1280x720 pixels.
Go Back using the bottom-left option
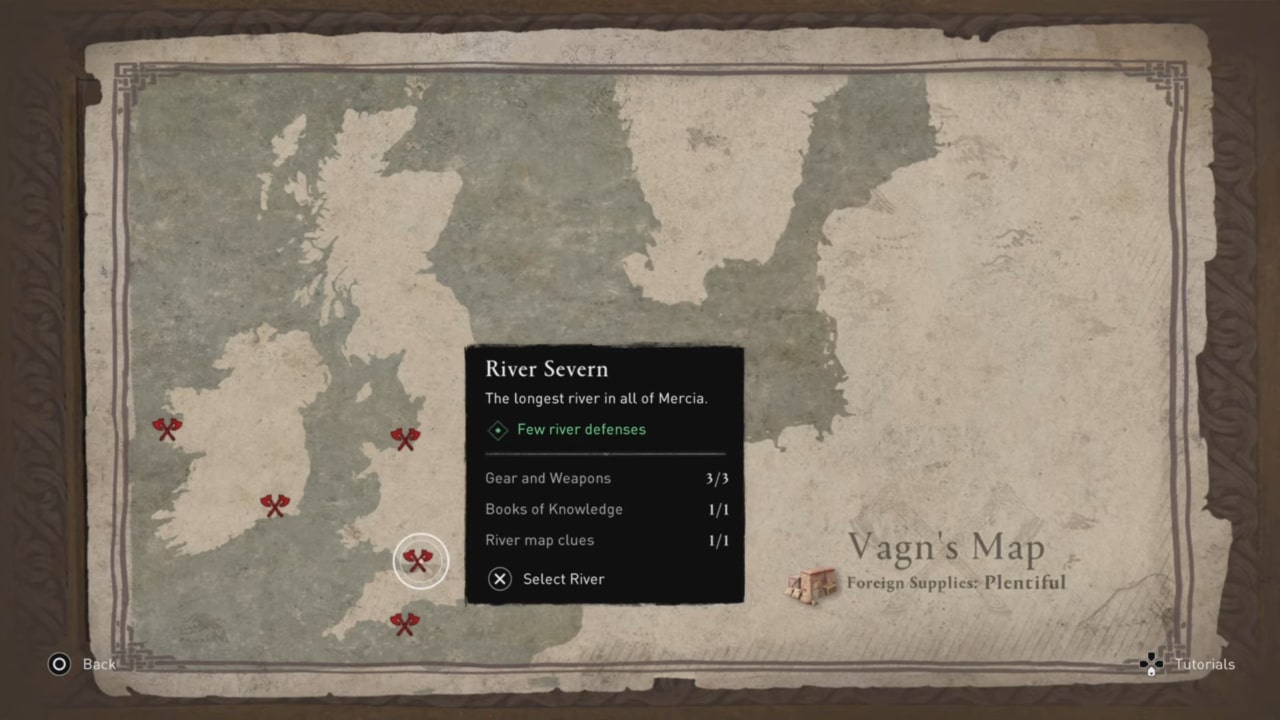(98, 664)
